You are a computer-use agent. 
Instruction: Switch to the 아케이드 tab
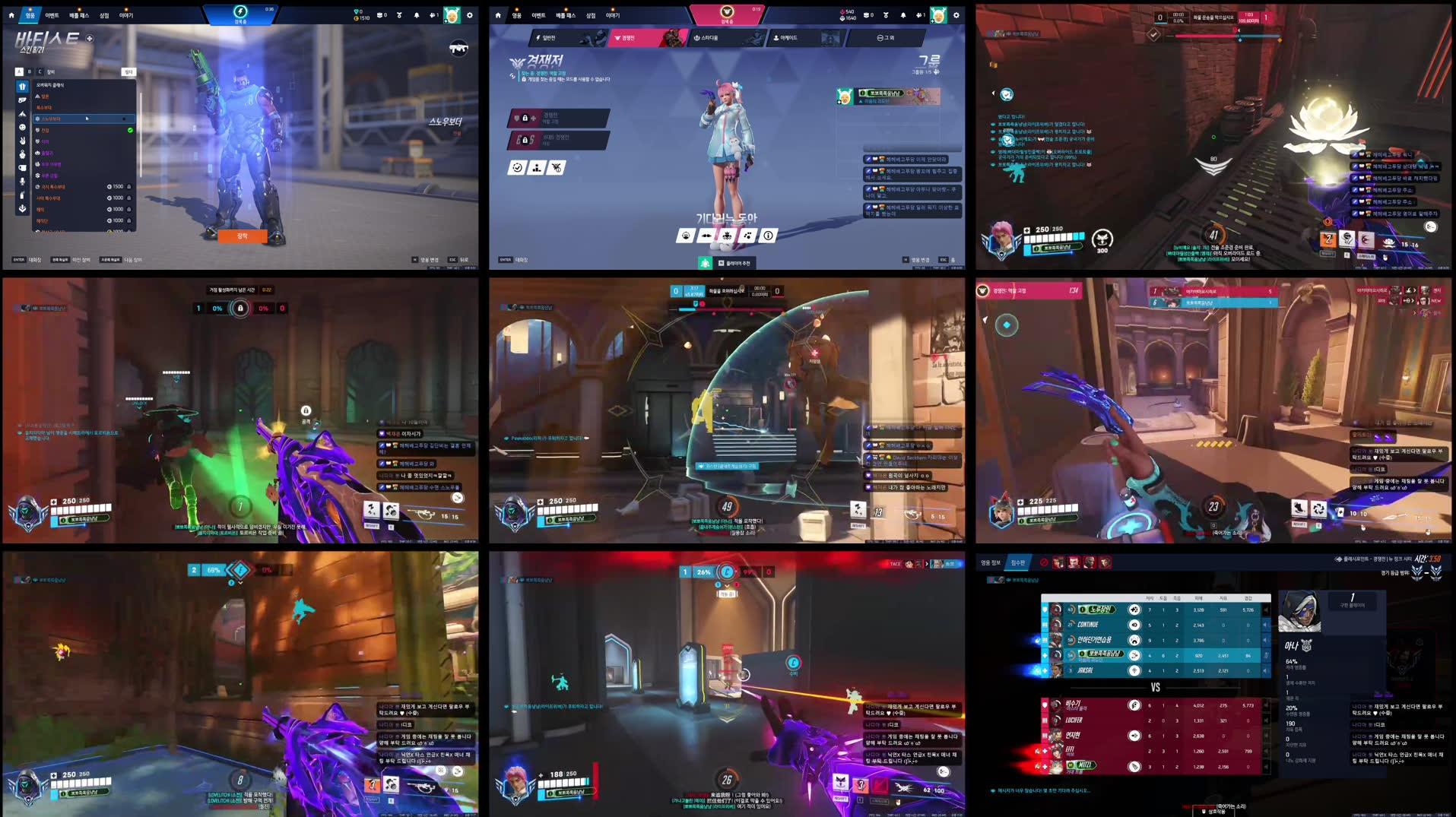785,38
